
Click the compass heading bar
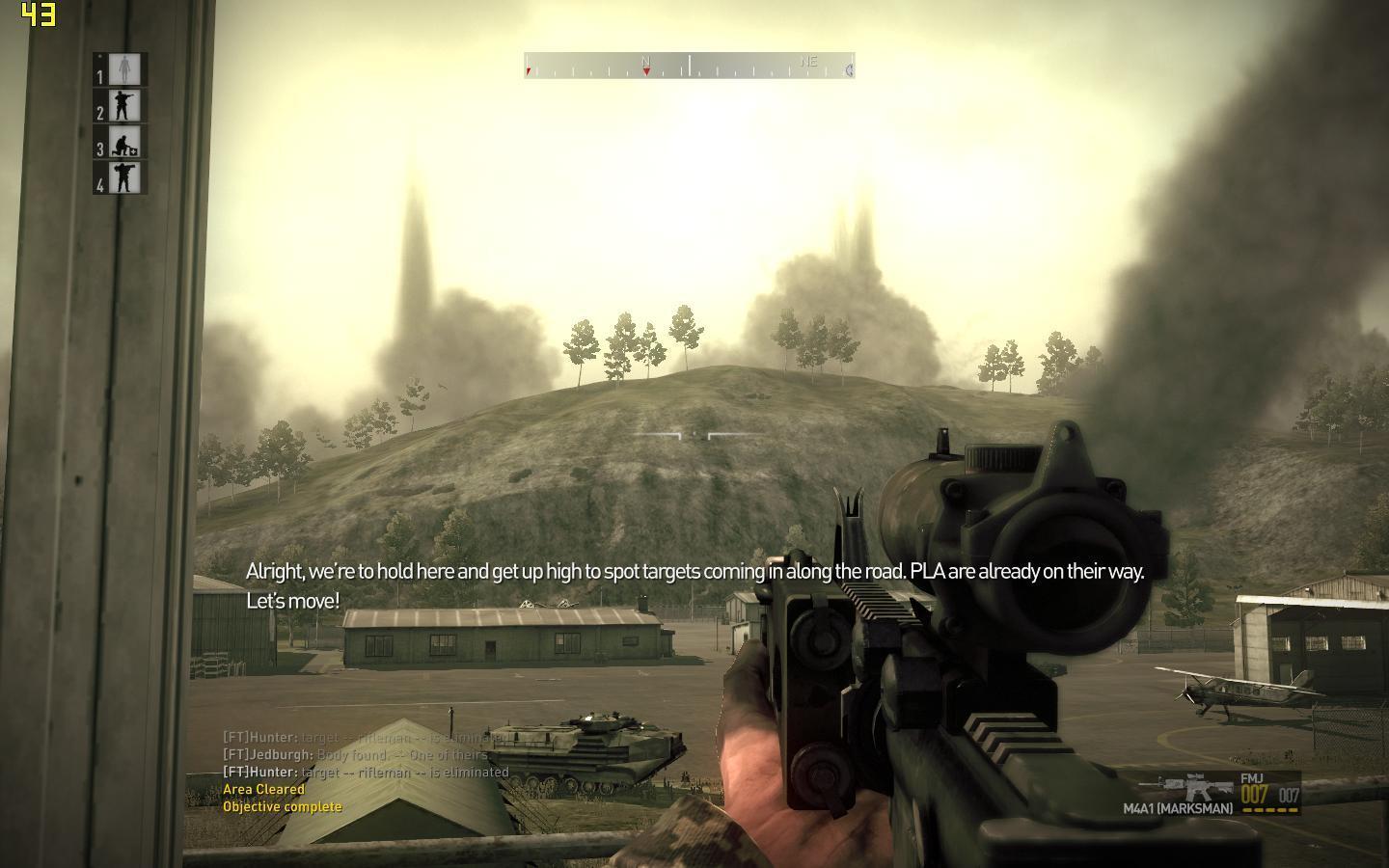(689, 66)
